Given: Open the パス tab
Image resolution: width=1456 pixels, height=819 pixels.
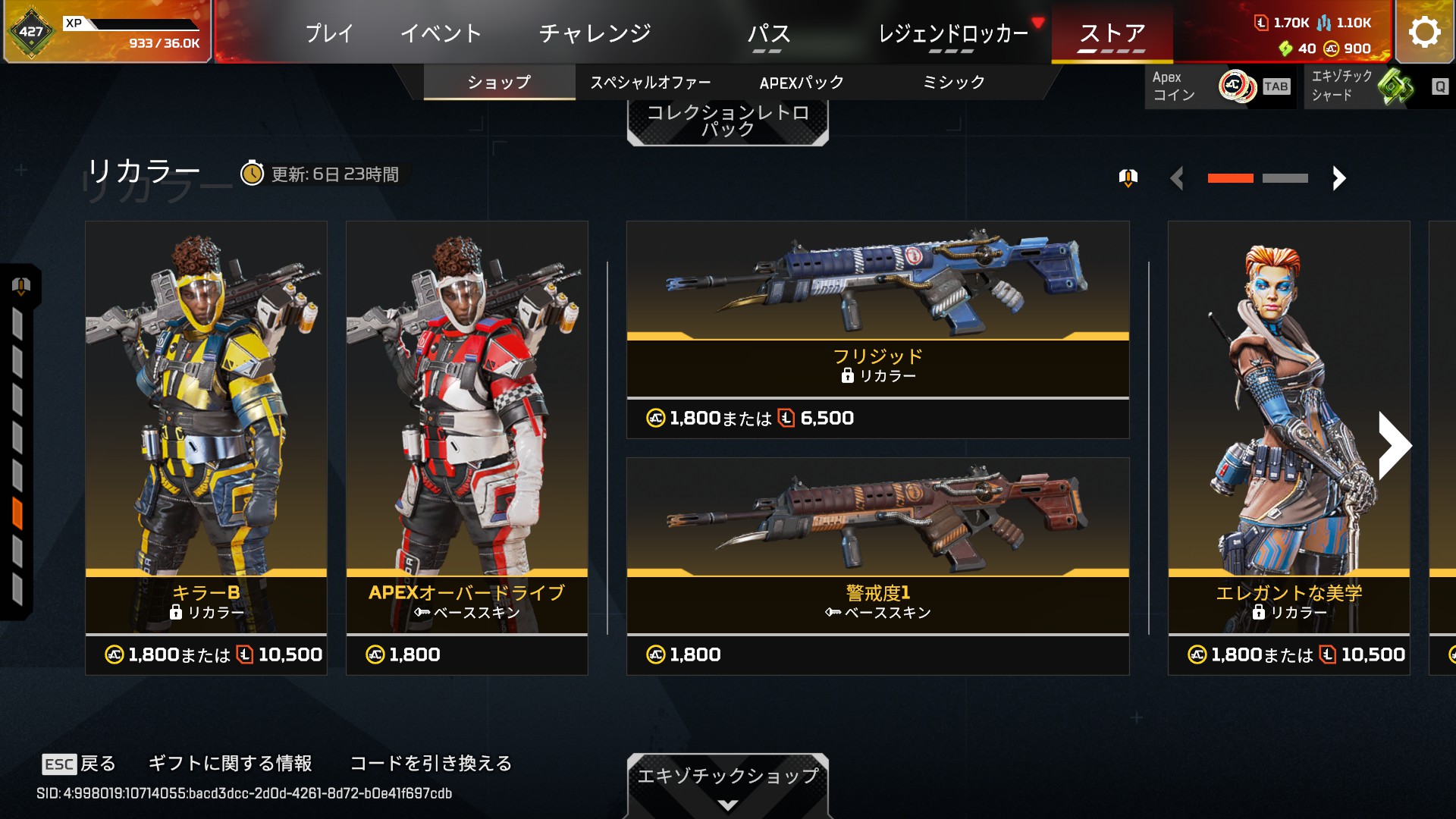Looking at the screenshot, I should (x=768, y=33).
